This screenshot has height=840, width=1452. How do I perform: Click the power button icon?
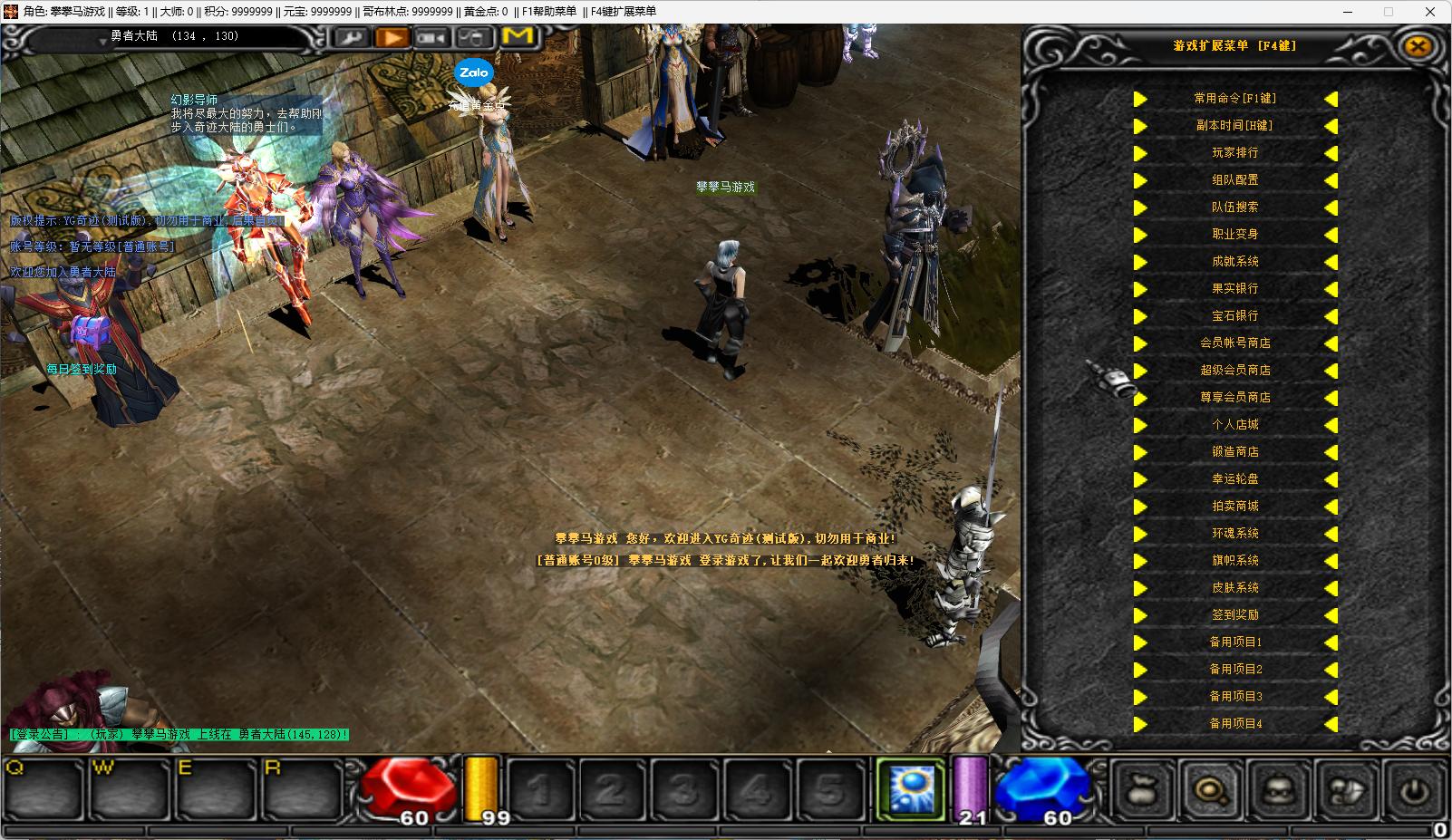1413,791
